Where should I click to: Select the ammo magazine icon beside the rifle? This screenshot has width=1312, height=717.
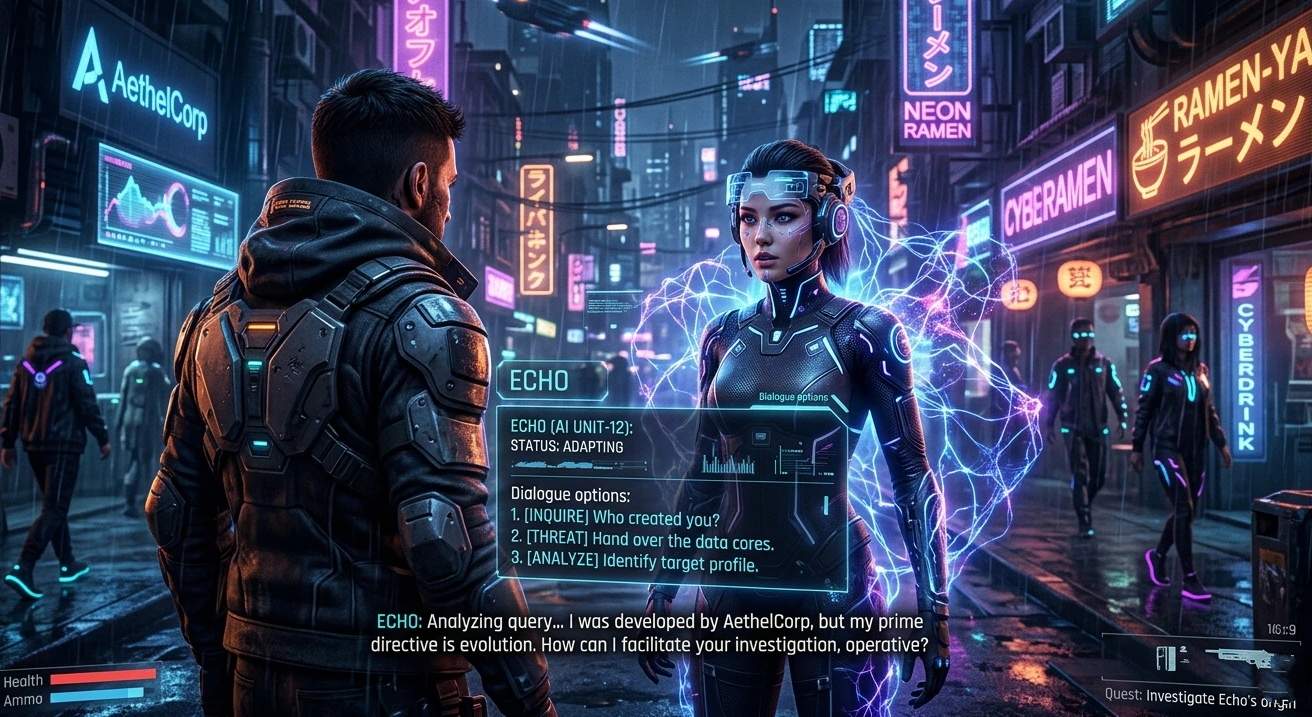tap(1166, 658)
